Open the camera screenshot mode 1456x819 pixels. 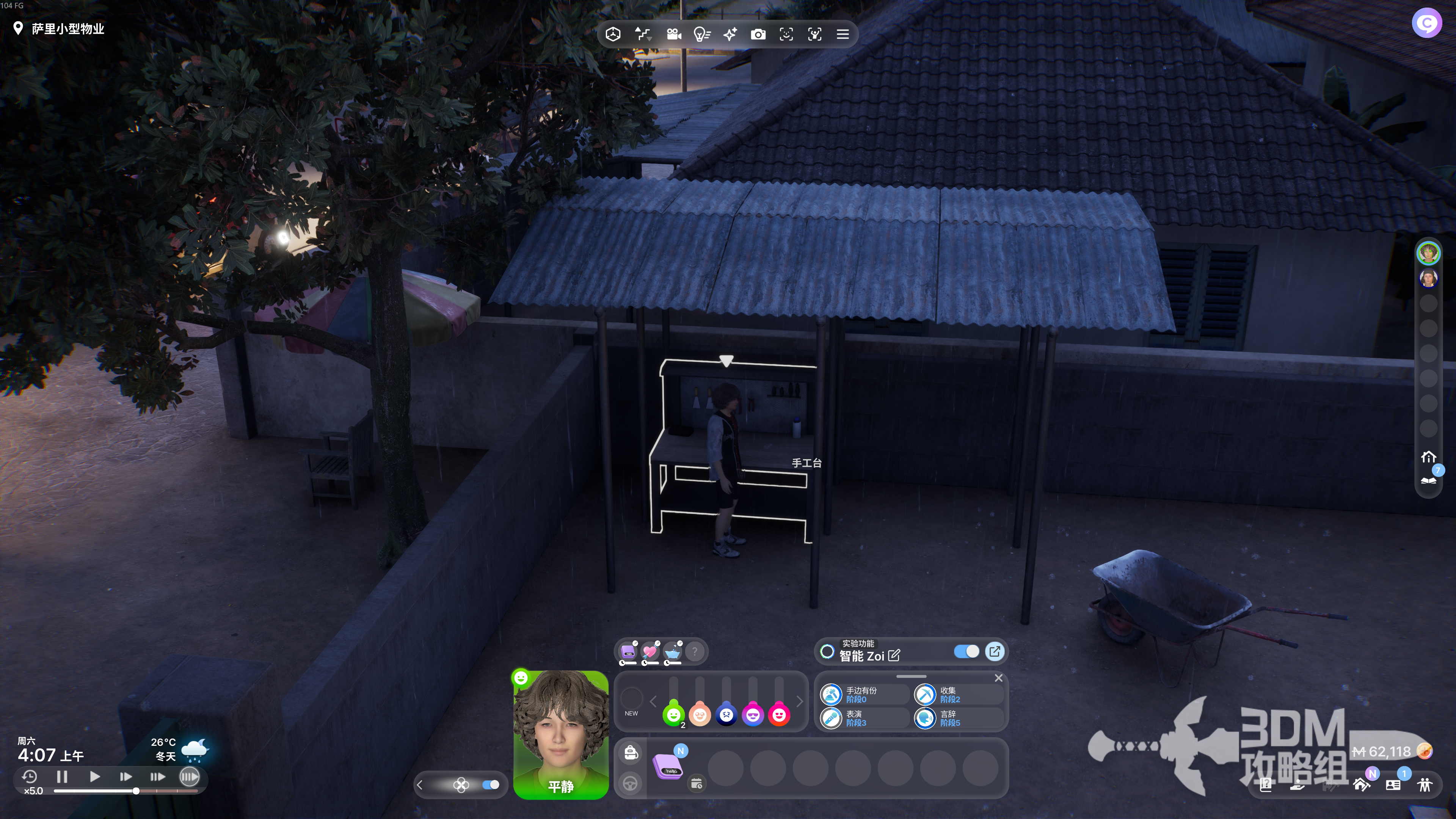[758, 35]
